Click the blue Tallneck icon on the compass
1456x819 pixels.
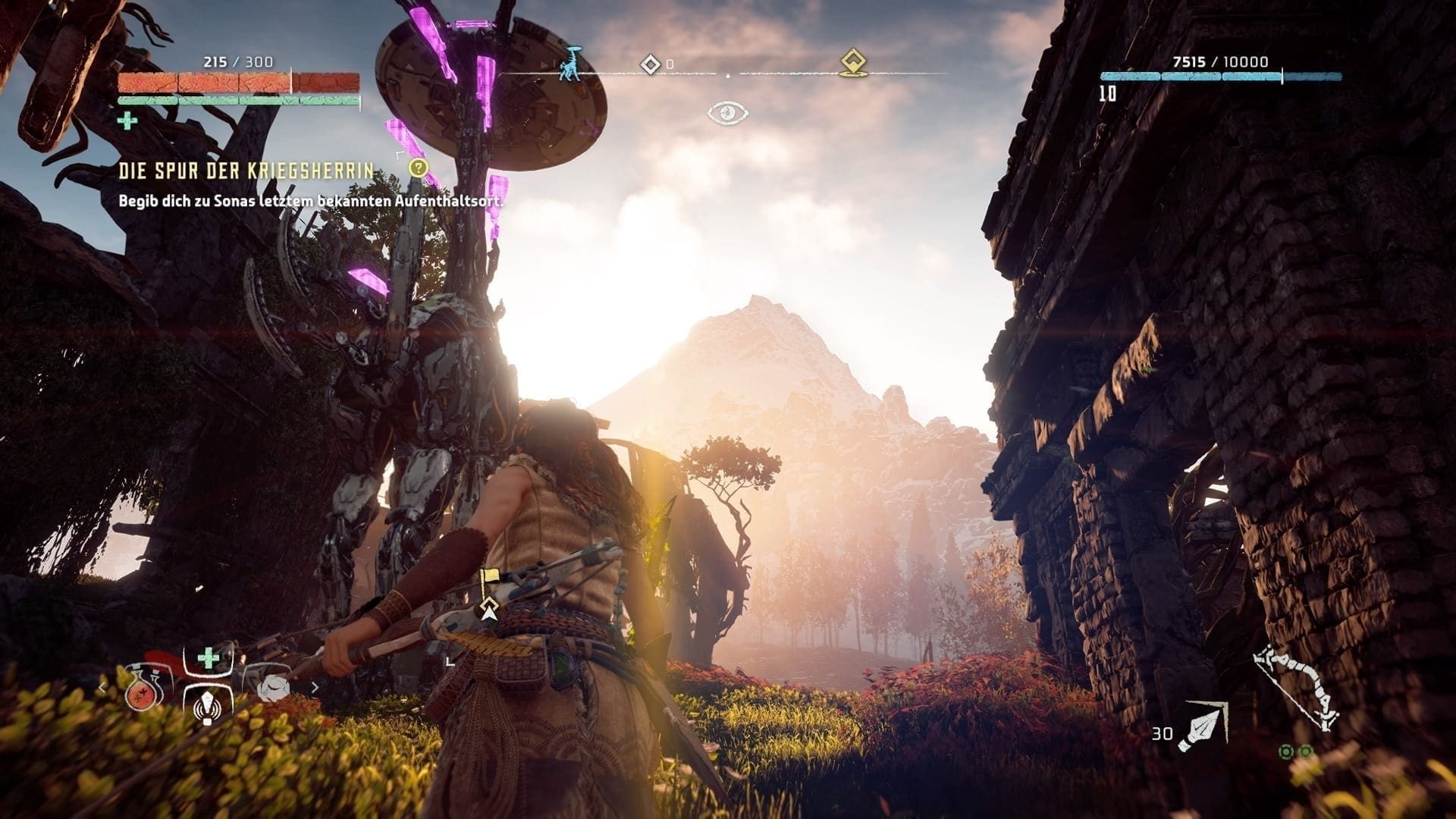pyautogui.click(x=570, y=63)
